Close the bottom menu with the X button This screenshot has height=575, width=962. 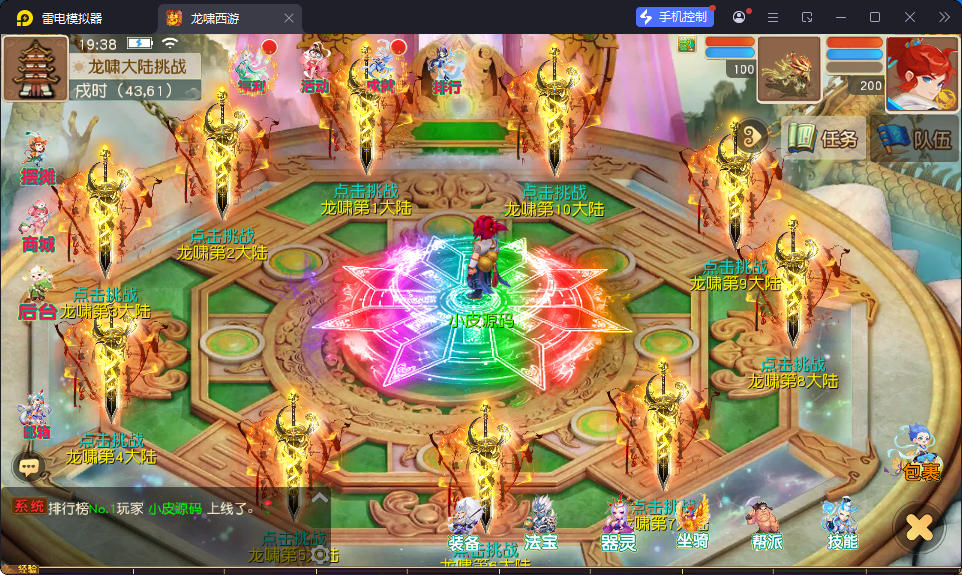(918, 526)
